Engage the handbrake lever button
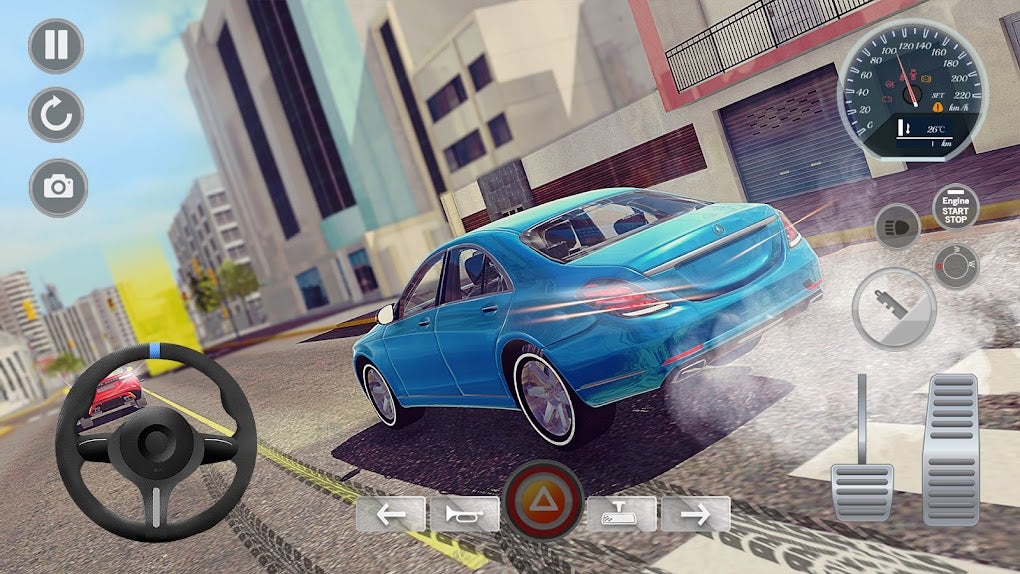Image resolution: width=1020 pixels, height=574 pixels. [893, 309]
